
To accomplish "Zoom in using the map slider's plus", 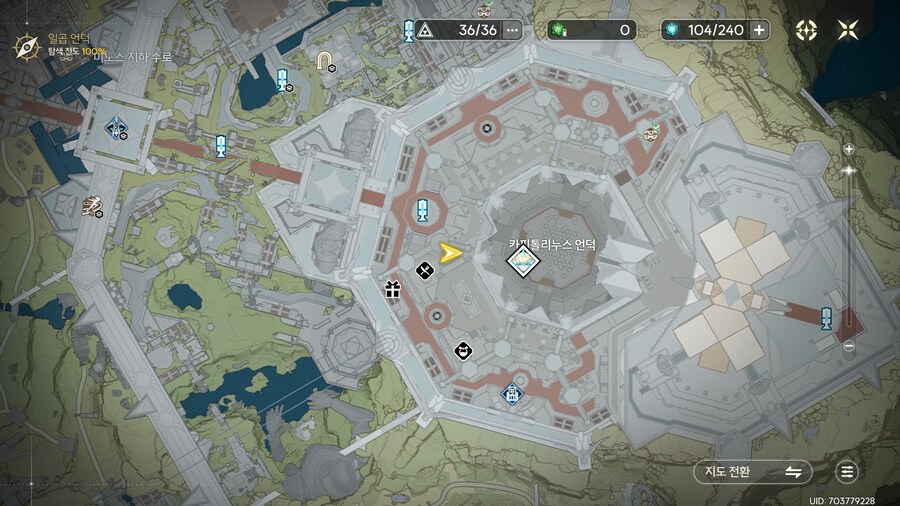I will (x=849, y=149).
